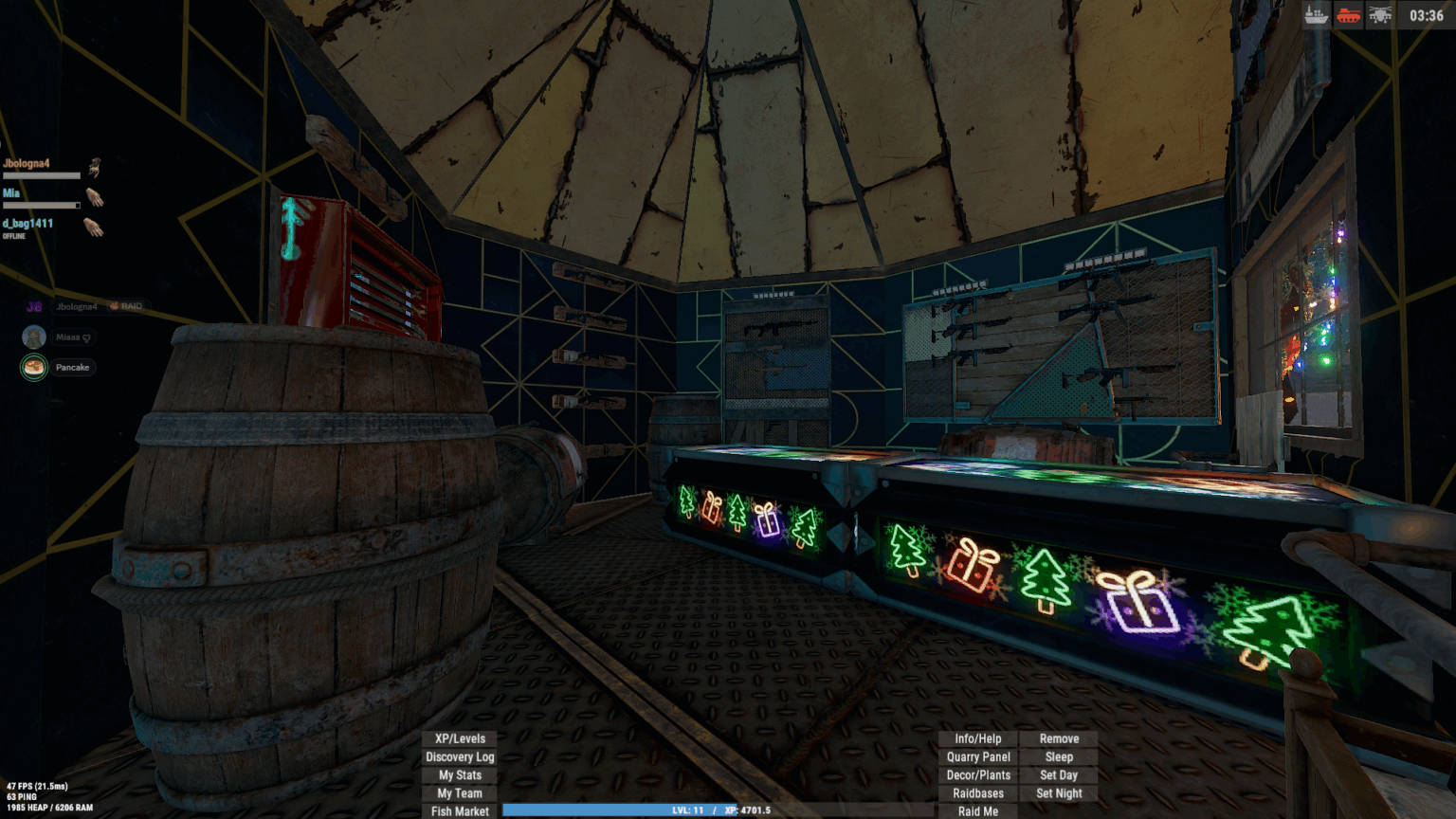The height and width of the screenshot is (819, 1456).
Task: Toggle Set Night mode
Action: [1059, 792]
